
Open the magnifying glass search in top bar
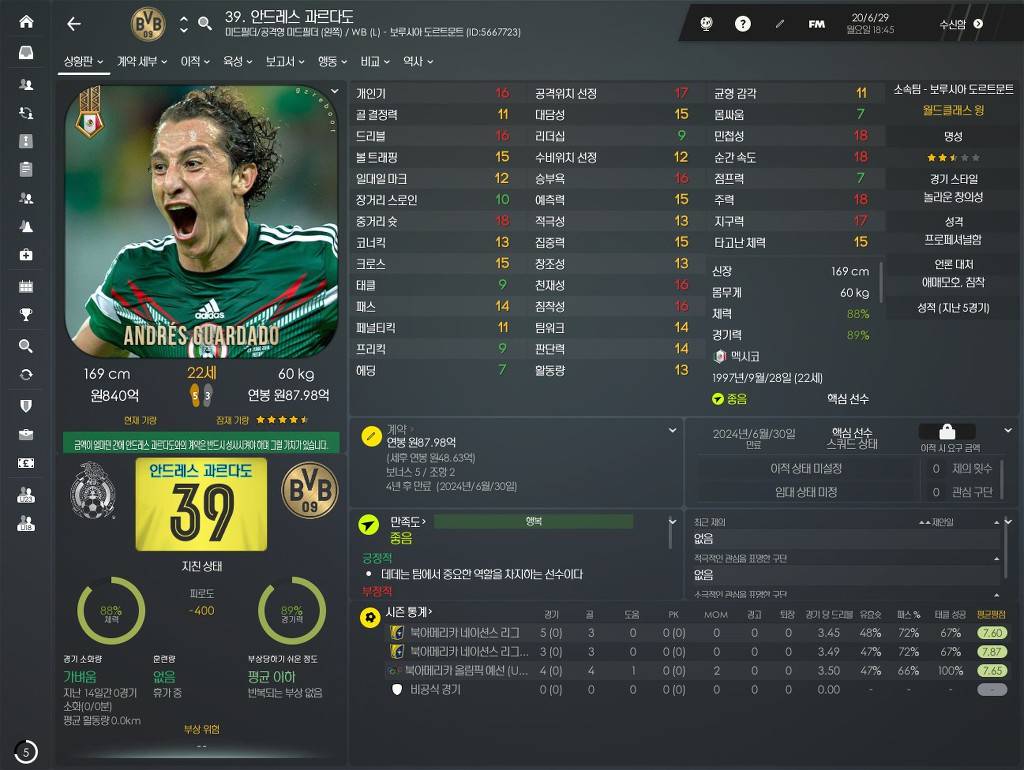click(x=205, y=24)
